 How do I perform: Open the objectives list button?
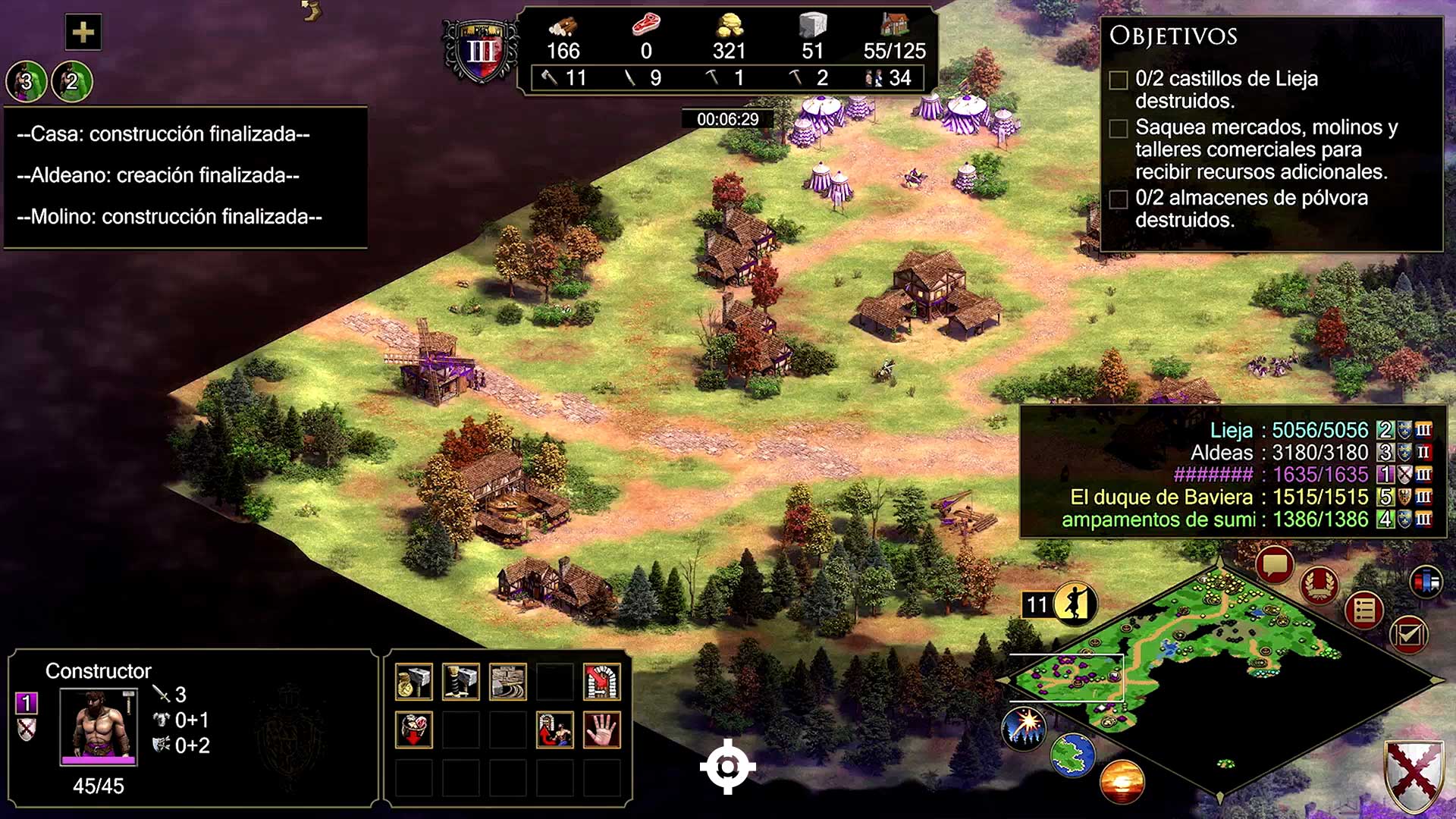[x=1363, y=610]
